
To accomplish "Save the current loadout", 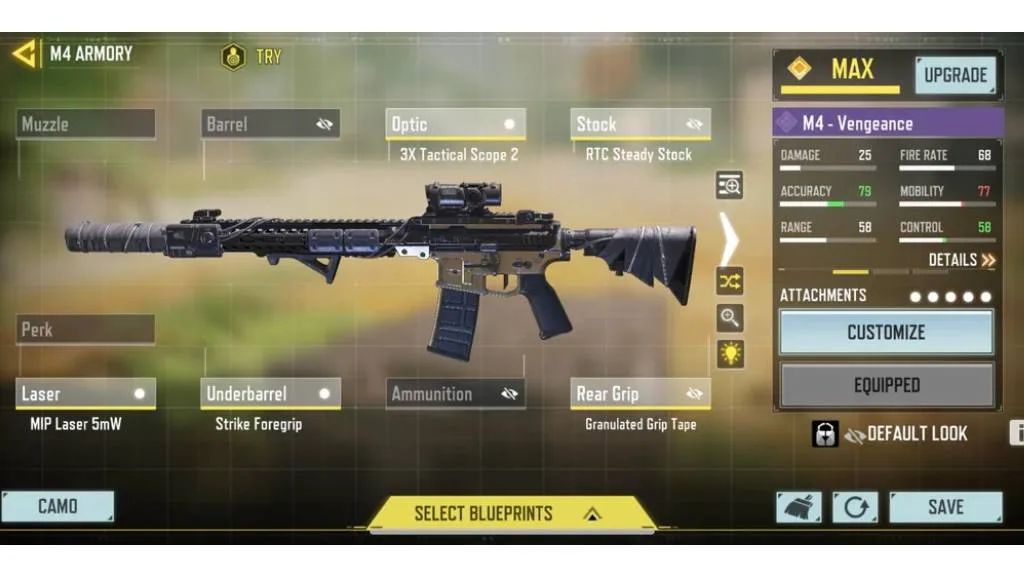I will 945,507.
